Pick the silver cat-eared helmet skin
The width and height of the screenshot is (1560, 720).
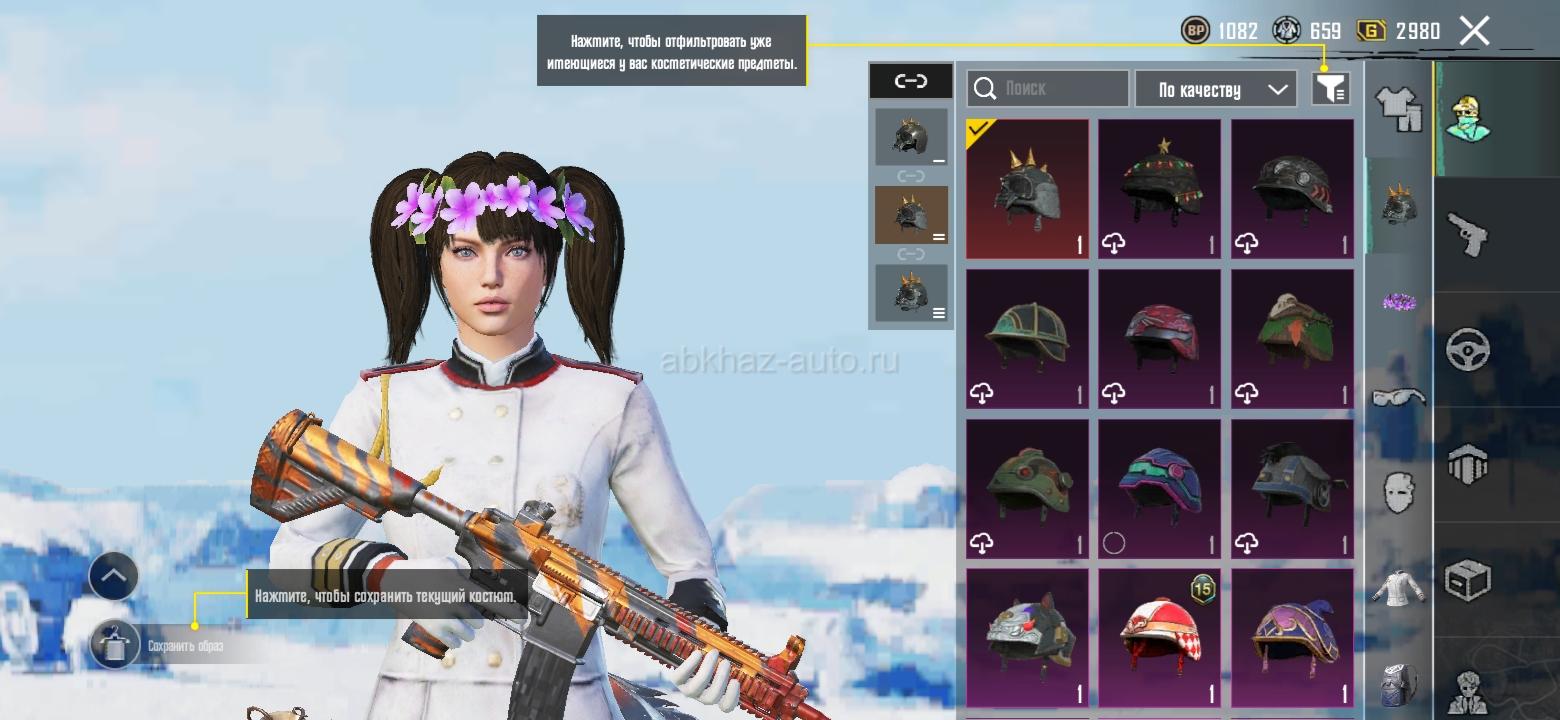1027,639
